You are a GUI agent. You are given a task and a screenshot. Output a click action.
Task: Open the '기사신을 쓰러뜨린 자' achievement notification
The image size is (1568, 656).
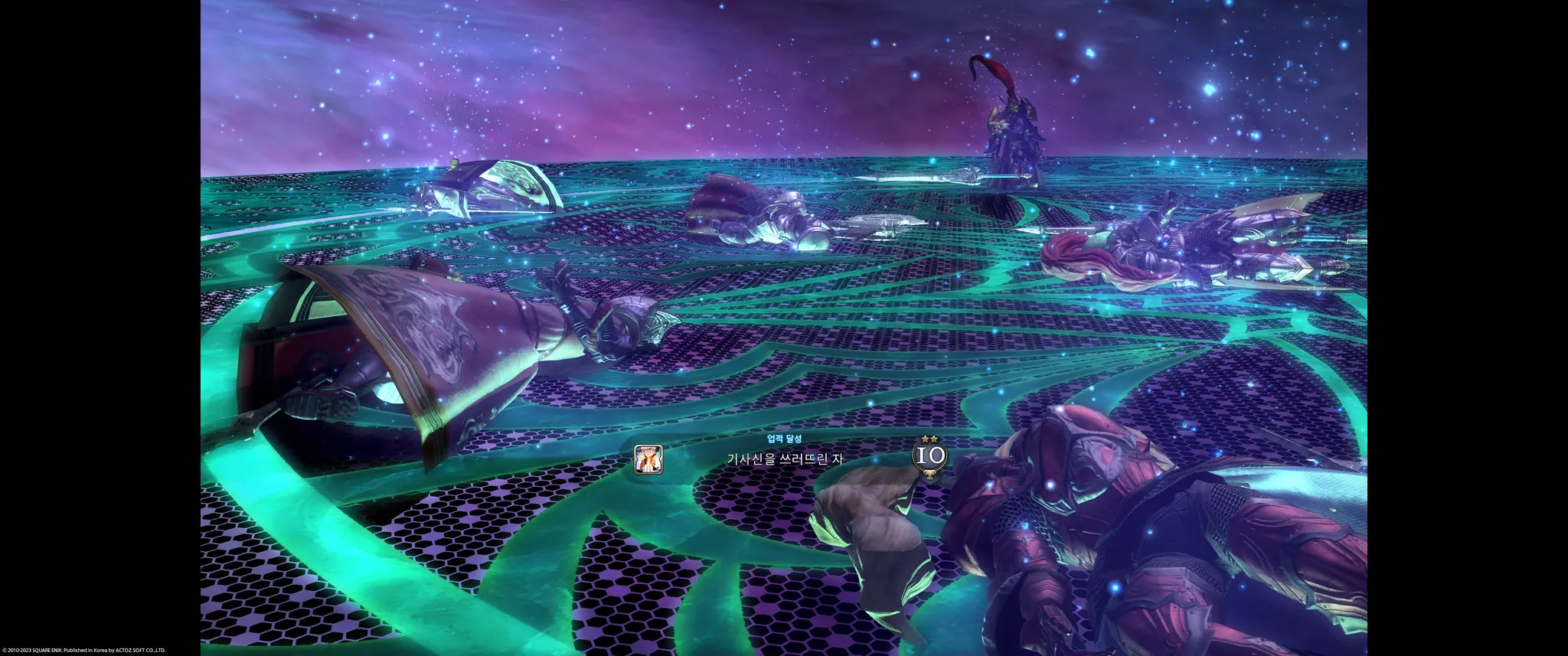click(784, 459)
